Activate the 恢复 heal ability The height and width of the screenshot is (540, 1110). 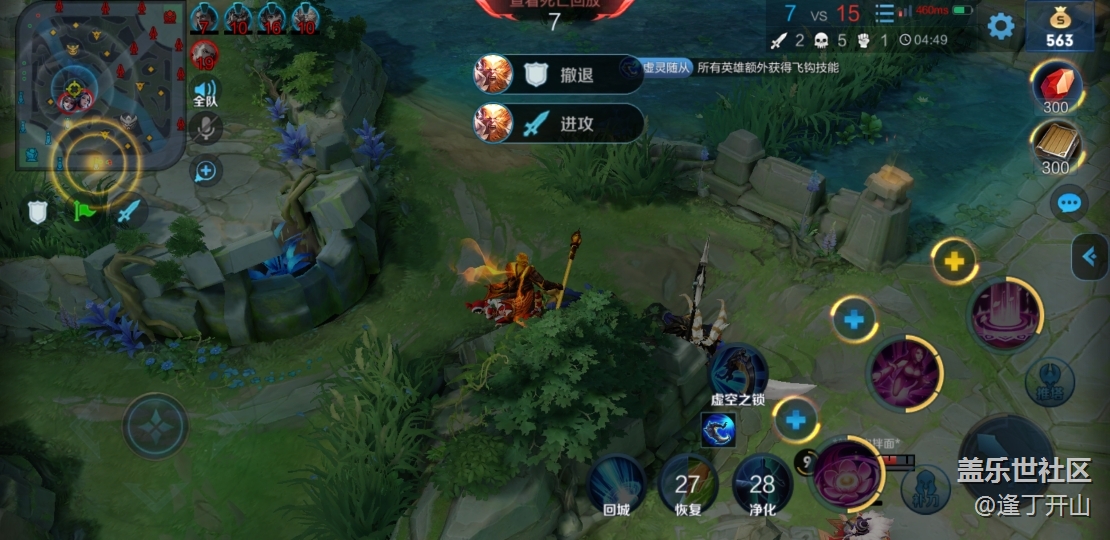click(x=687, y=484)
